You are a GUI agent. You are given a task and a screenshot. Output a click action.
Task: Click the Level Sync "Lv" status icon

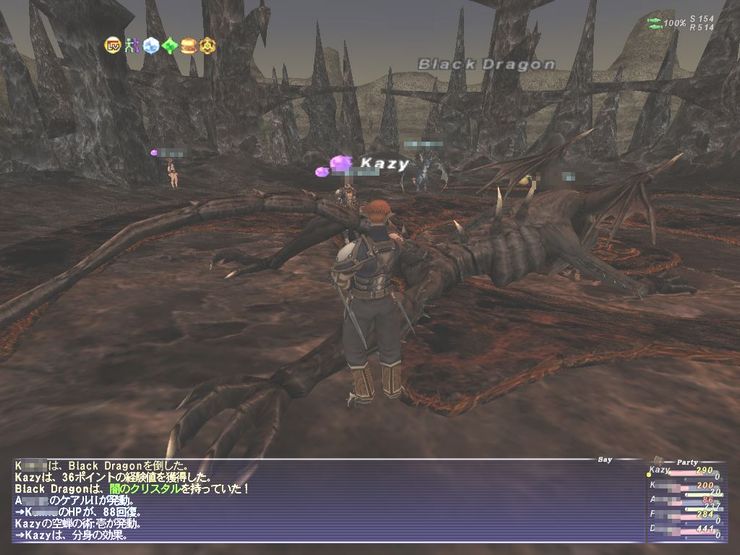click(x=113, y=45)
